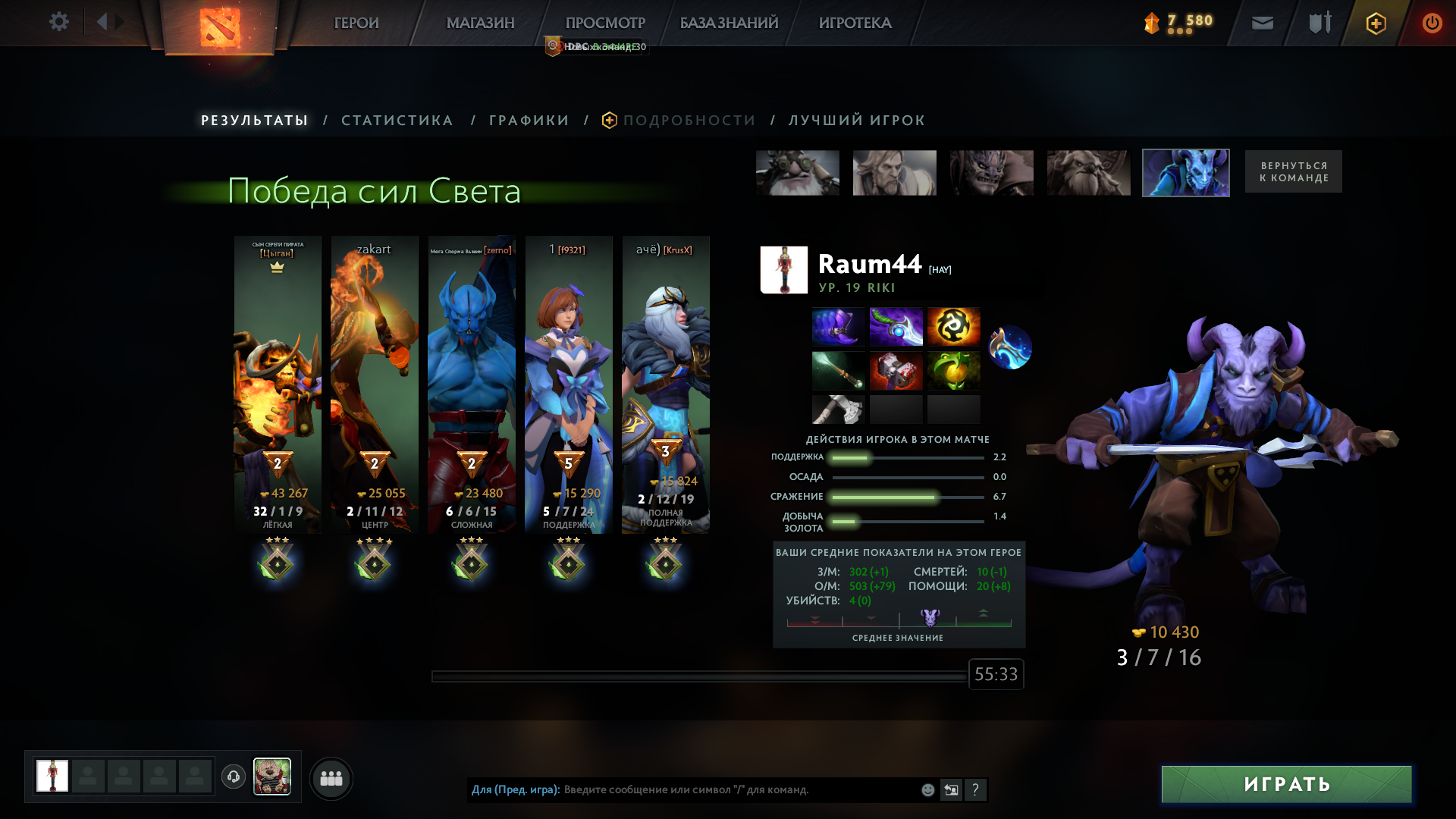Select the Diffusal Blade item icon

pyautogui.click(x=896, y=327)
